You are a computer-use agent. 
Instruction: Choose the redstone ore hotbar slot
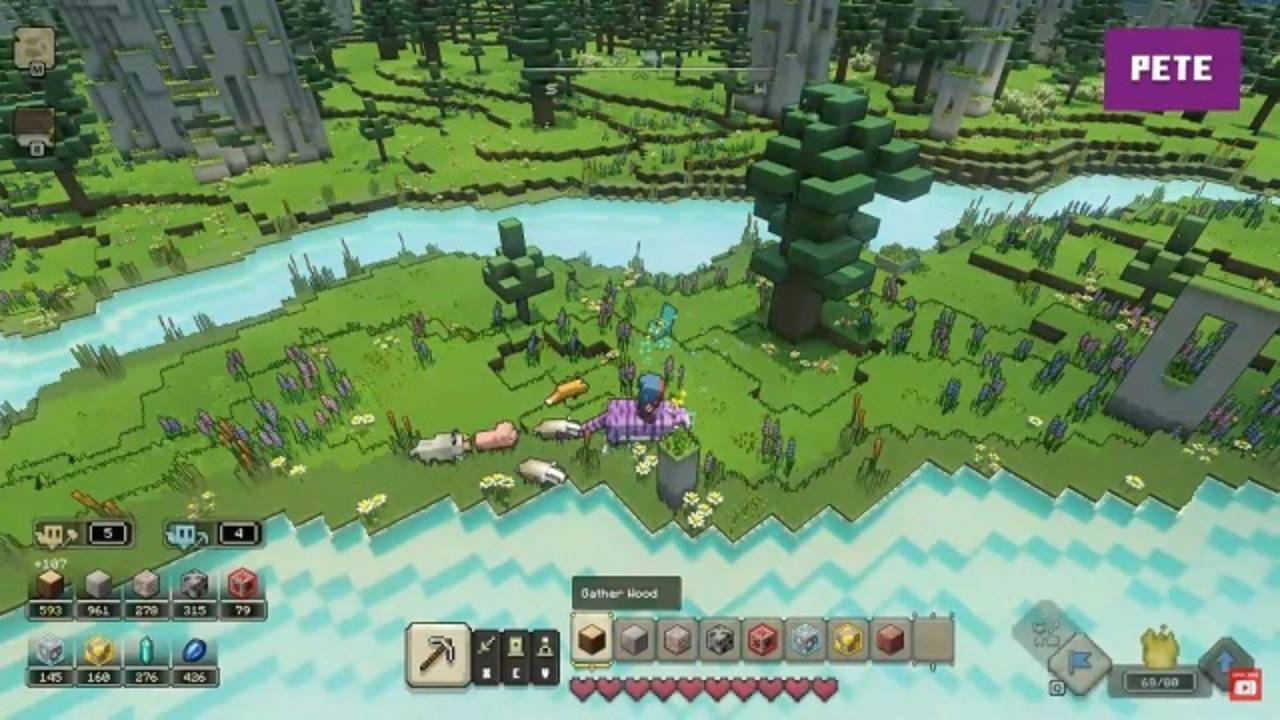[x=763, y=638]
